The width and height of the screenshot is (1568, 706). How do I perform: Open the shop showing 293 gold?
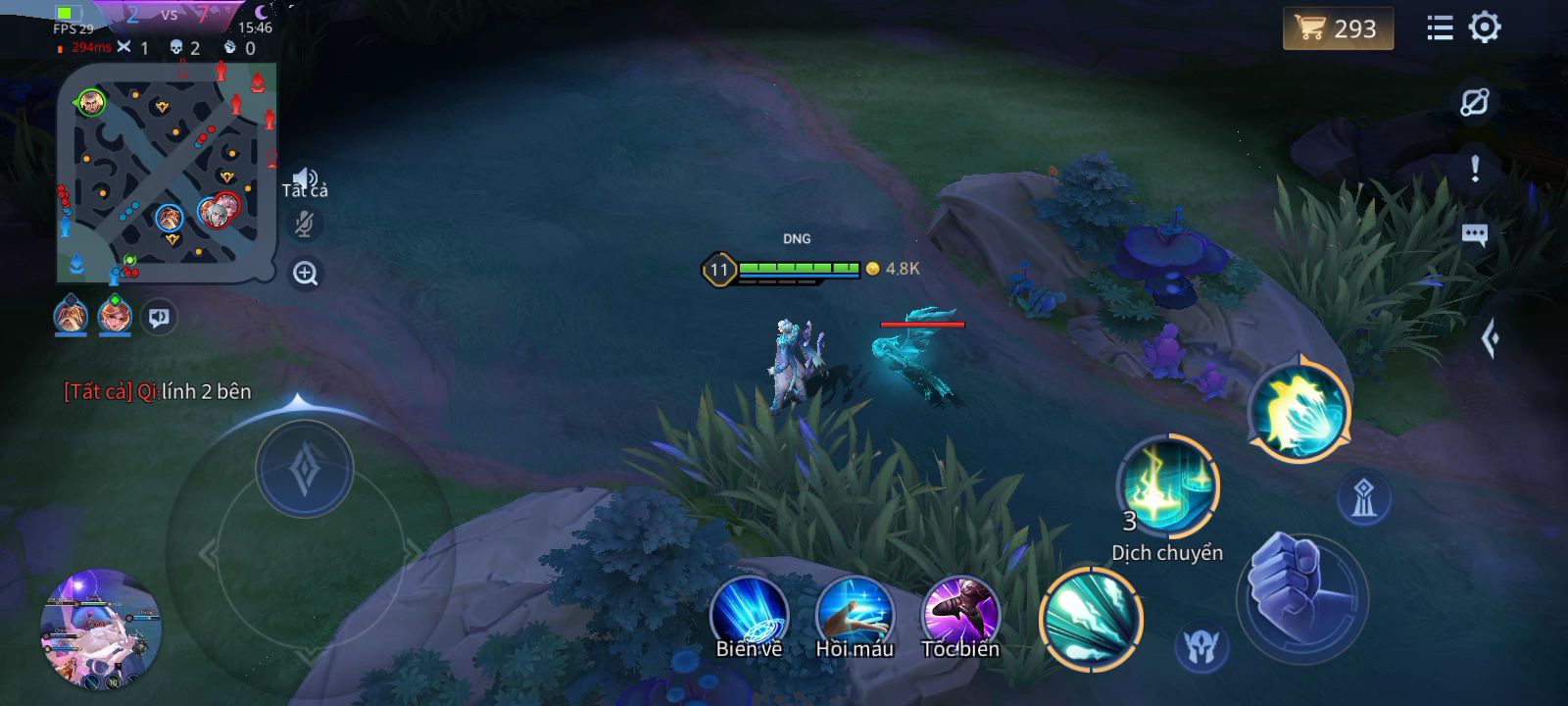tap(1337, 28)
